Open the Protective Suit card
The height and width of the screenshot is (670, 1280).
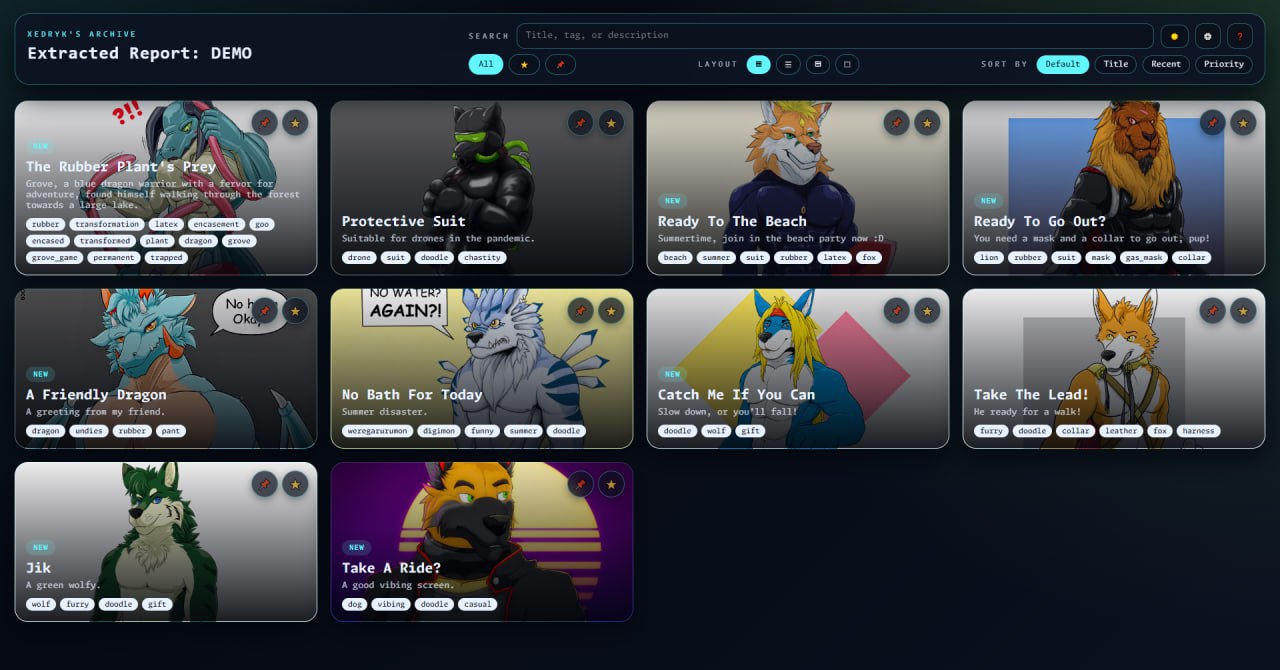point(403,221)
